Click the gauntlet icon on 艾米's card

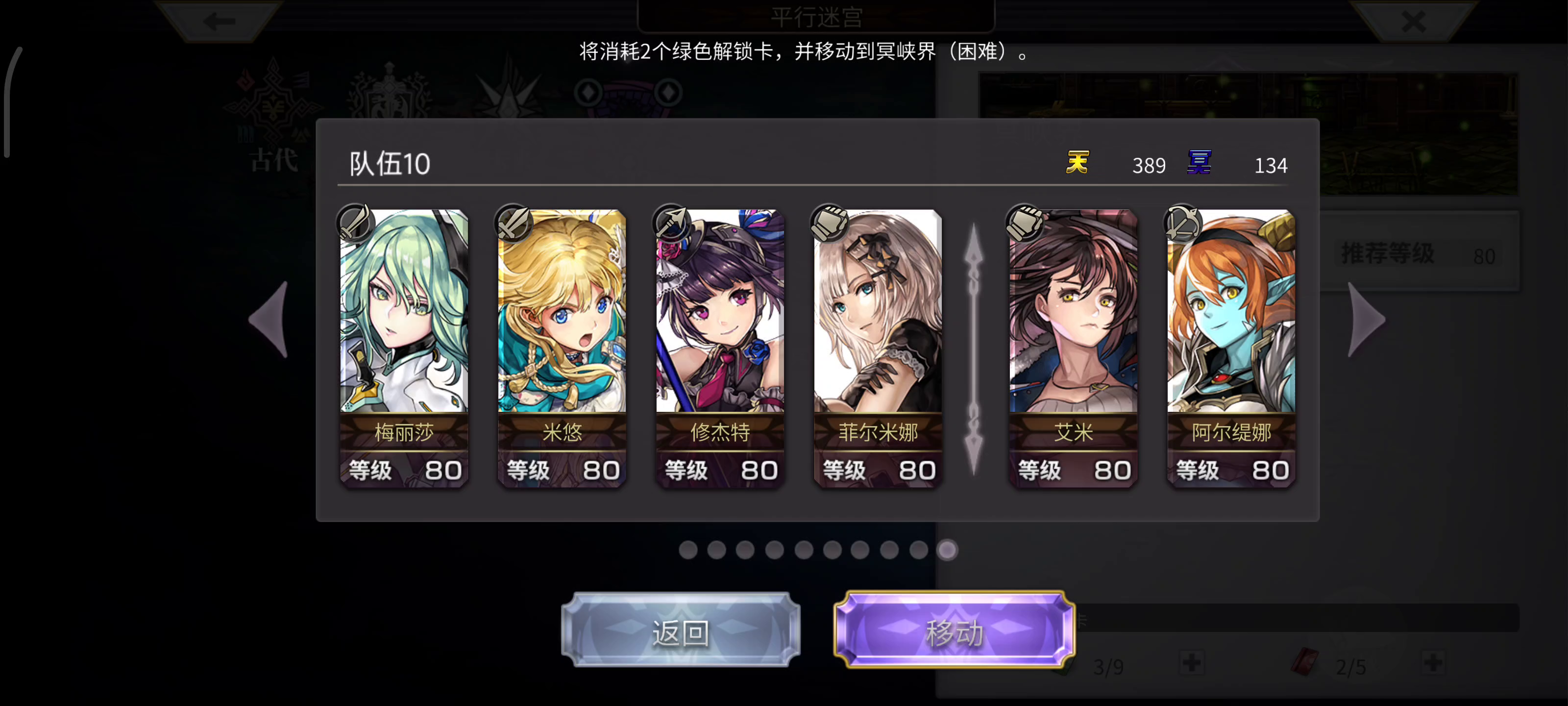(x=1025, y=223)
